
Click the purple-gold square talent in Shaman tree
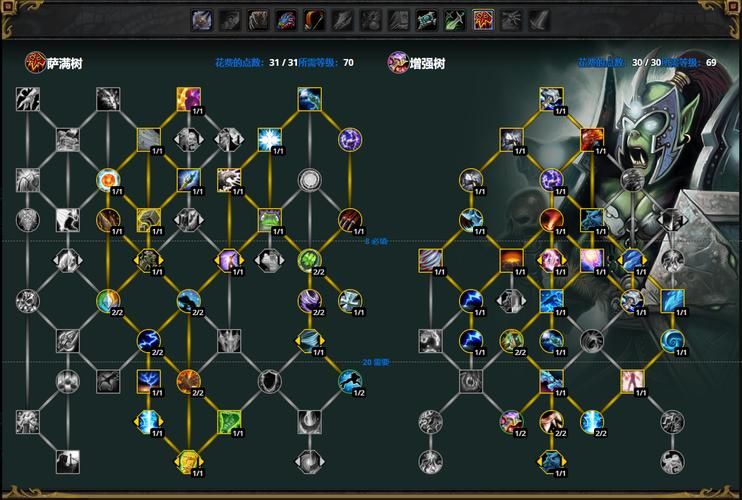(188, 98)
